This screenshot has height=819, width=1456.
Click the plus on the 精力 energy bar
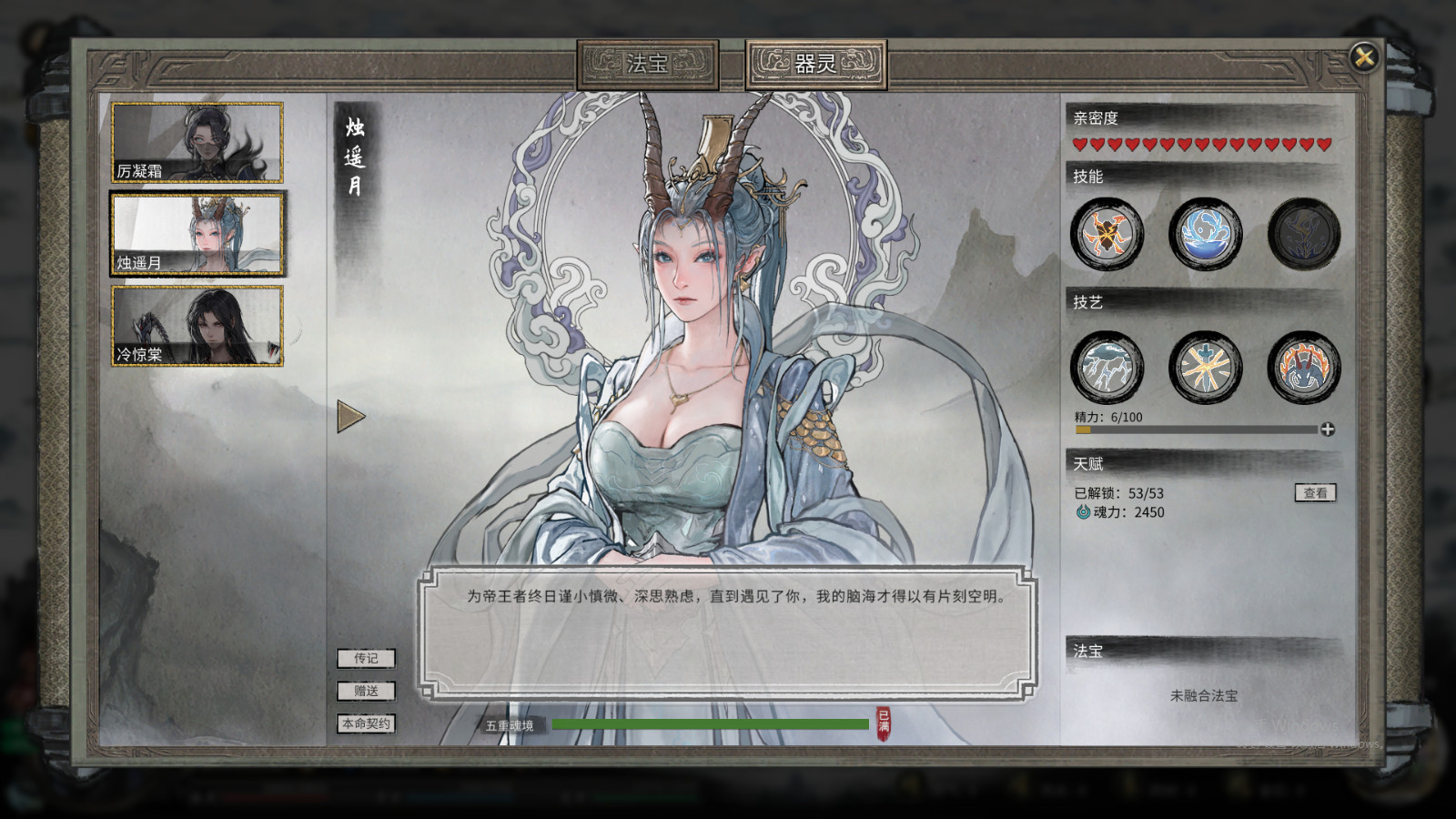1327,428
